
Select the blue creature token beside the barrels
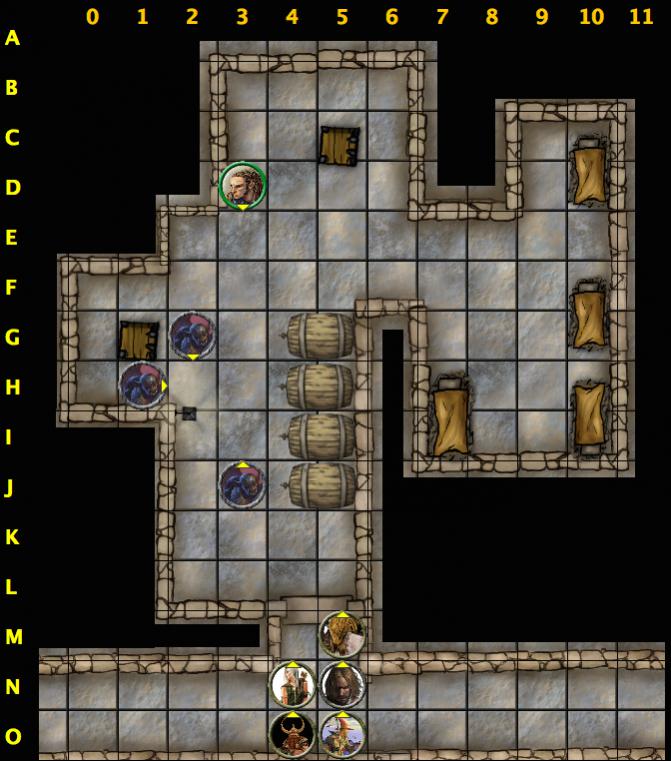242,485
